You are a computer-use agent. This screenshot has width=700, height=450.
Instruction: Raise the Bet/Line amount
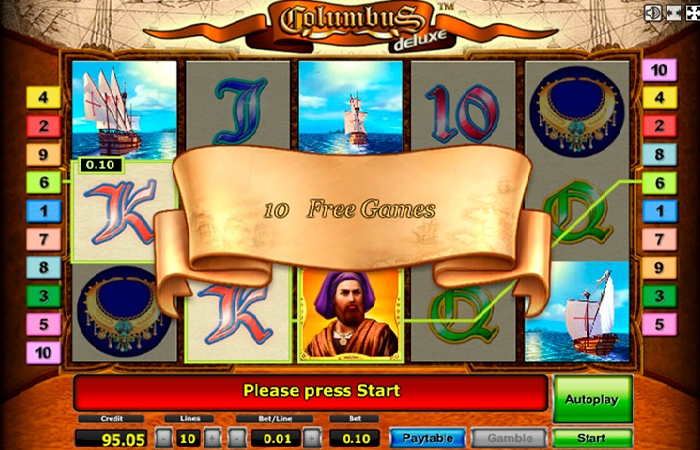pyautogui.click(x=312, y=438)
